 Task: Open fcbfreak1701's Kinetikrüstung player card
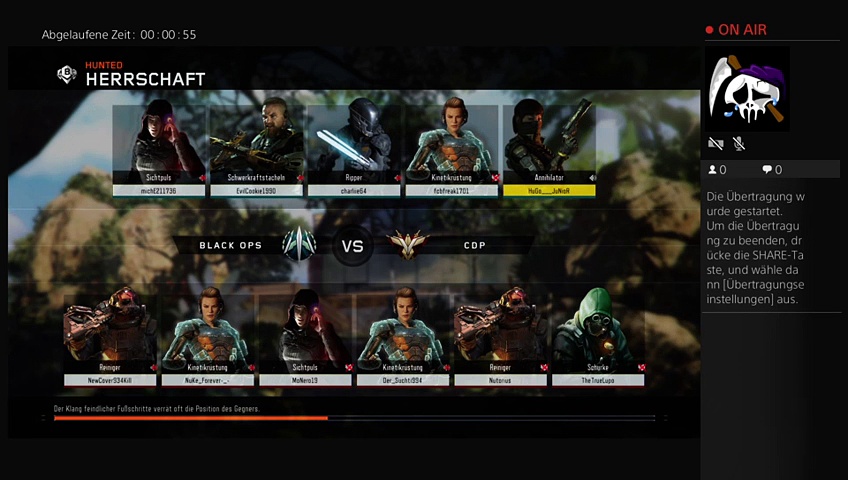451,148
